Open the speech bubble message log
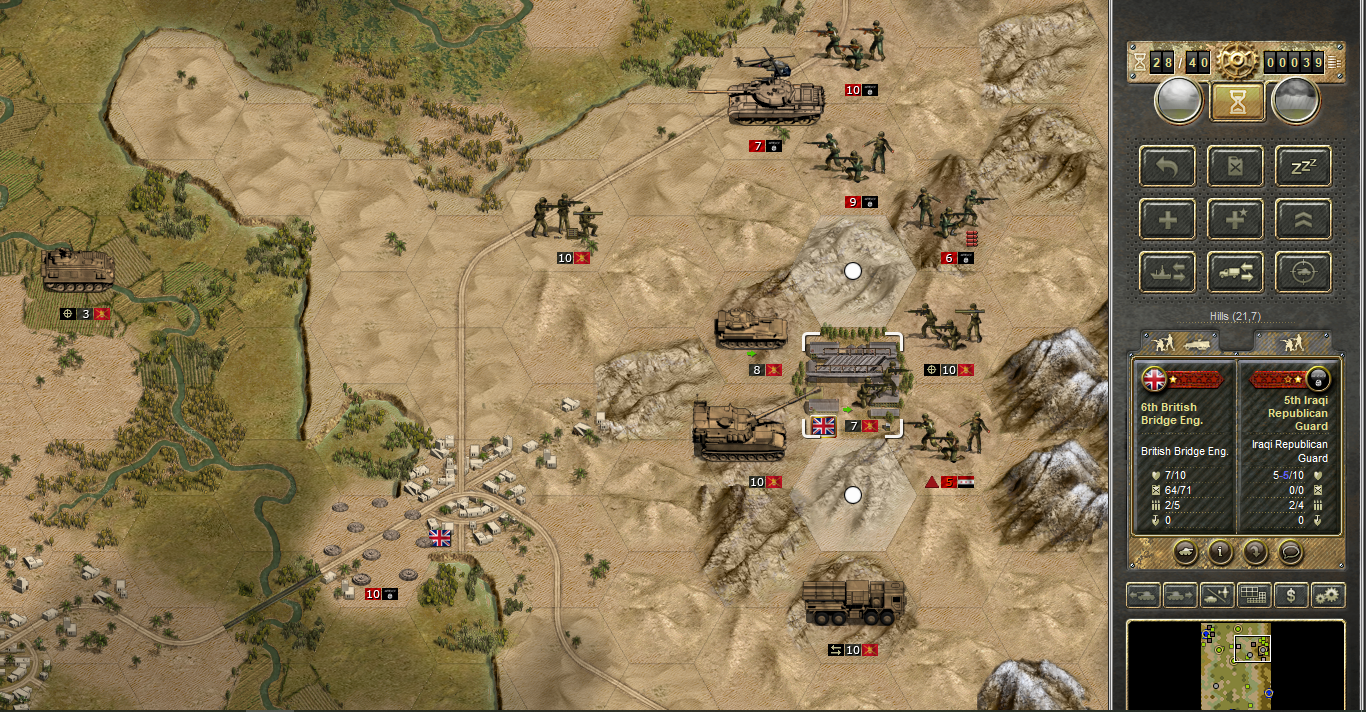 click(1291, 551)
